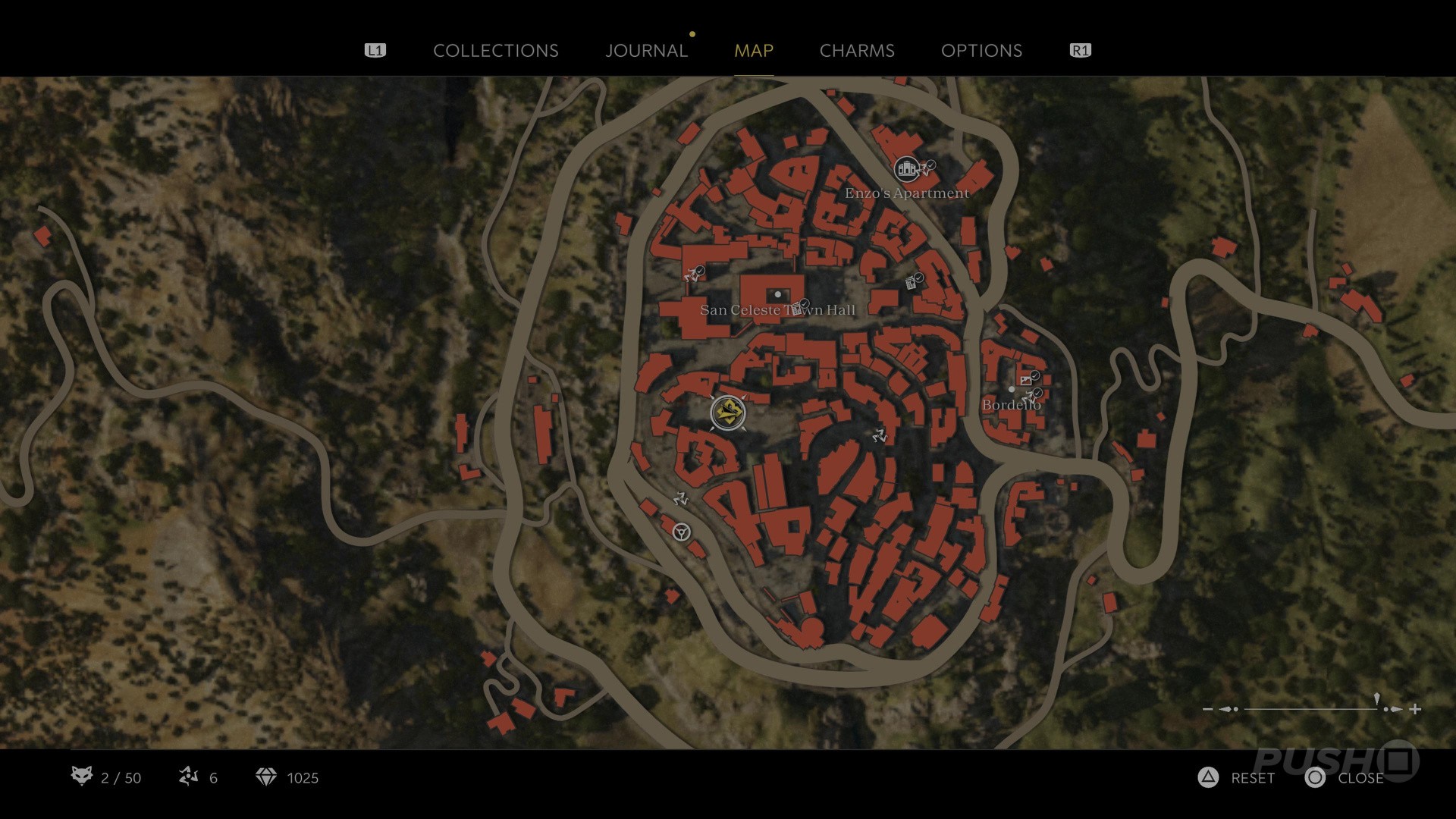Choose the San Celeste Town Hall marker

[x=777, y=294]
